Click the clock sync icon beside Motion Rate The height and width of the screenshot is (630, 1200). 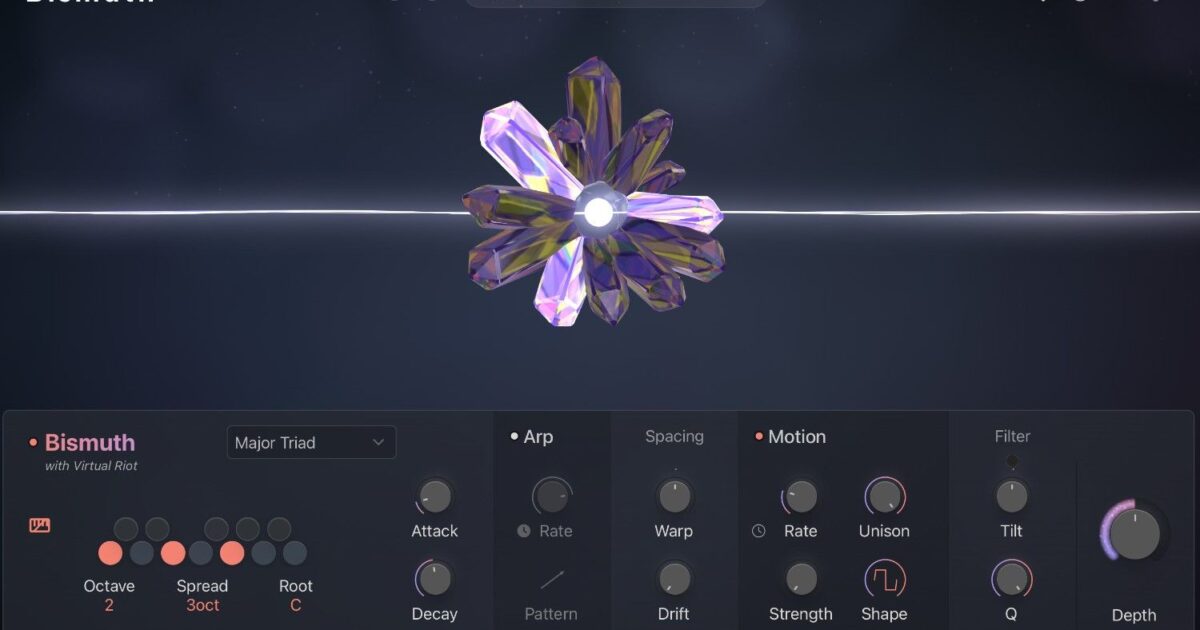tap(758, 531)
